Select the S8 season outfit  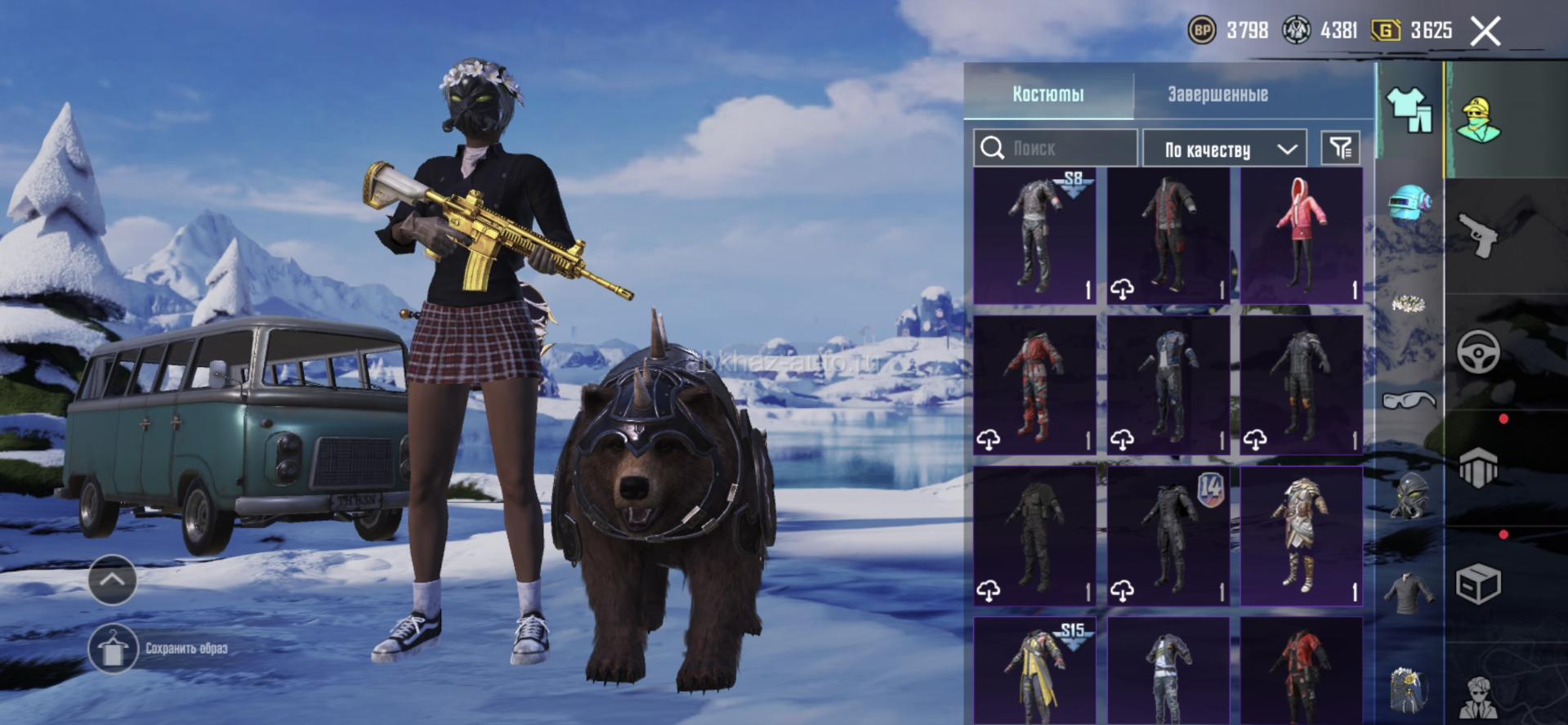pyautogui.click(x=1034, y=235)
